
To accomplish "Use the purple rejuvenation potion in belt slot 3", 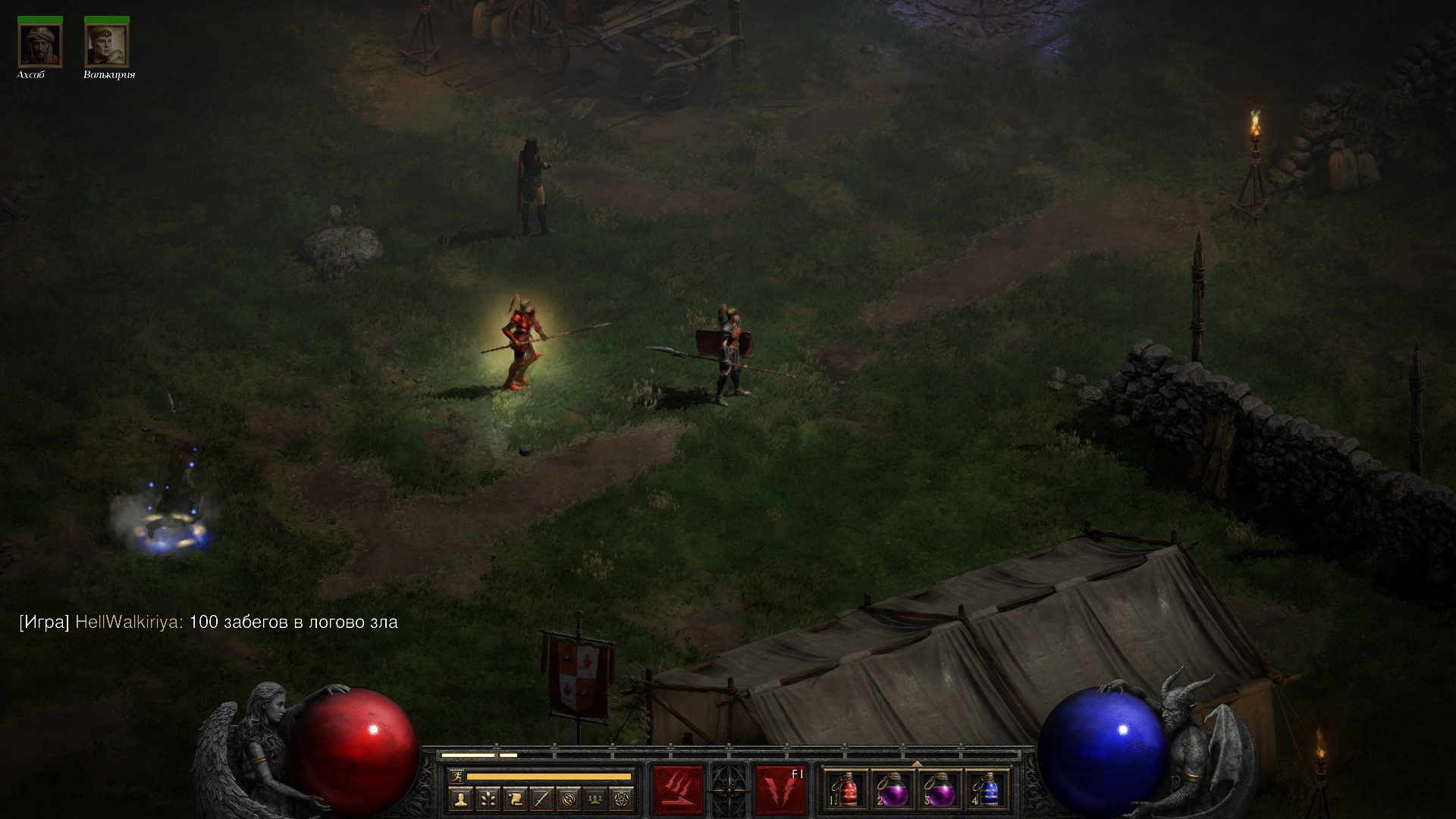I will click(x=940, y=789).
